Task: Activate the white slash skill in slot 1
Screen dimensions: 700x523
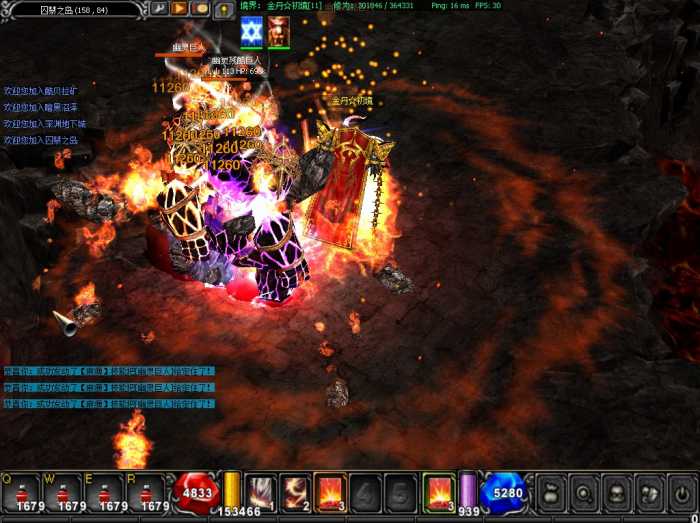Action: click(x=261, y=491)
